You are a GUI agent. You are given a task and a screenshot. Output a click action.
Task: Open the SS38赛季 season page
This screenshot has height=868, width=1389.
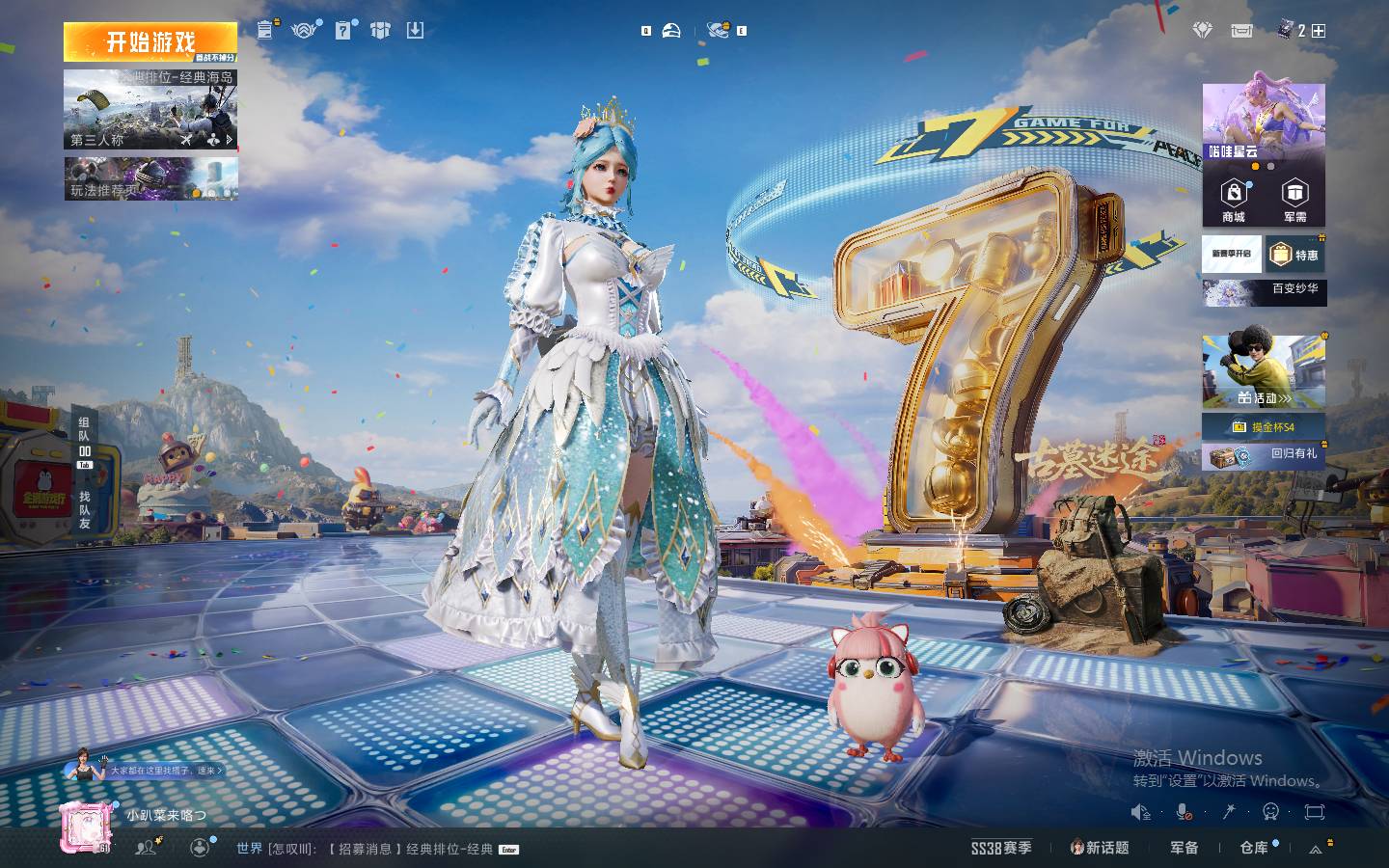(1001, 848)
